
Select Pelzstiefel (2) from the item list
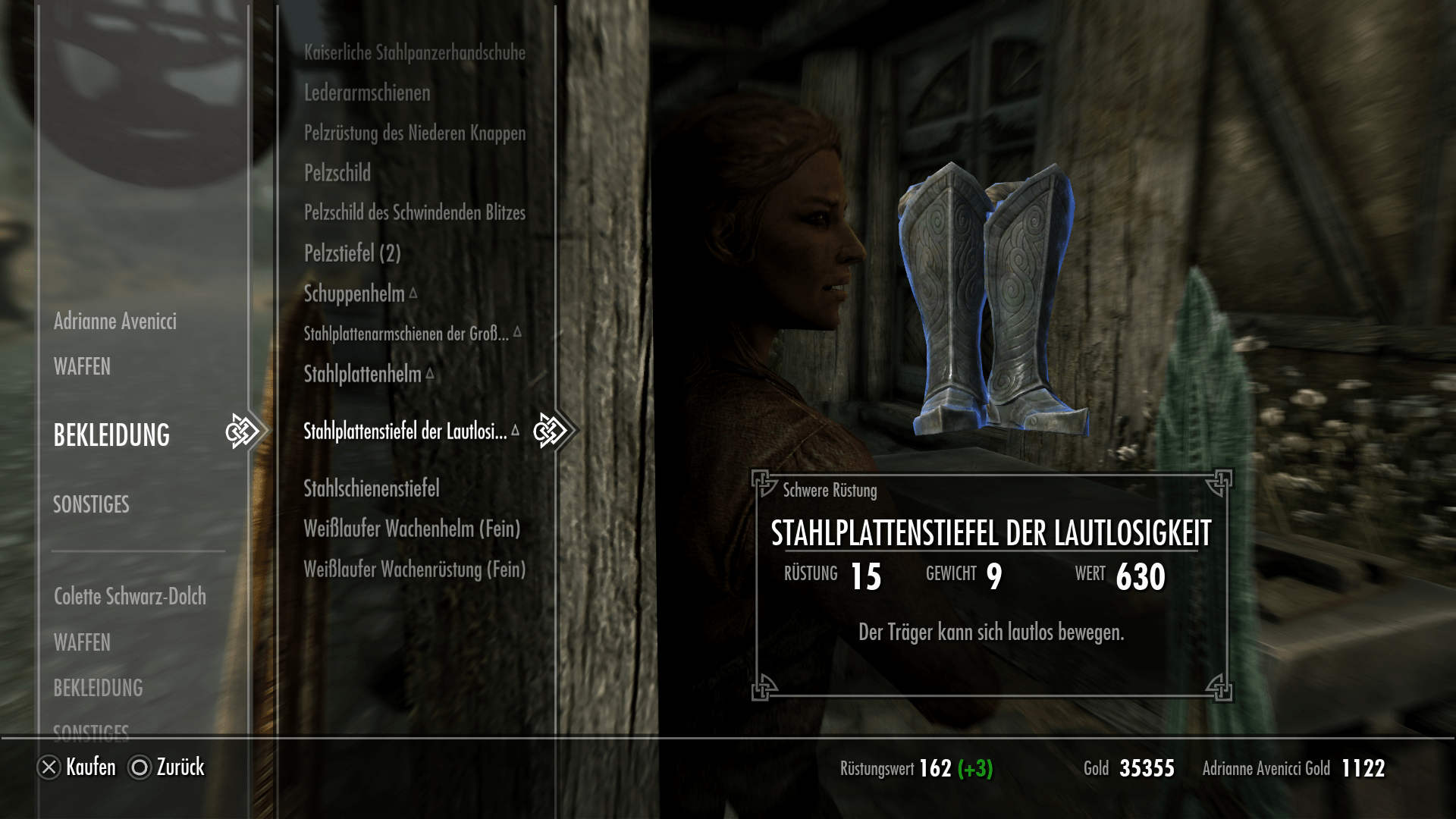pos(353,253)
